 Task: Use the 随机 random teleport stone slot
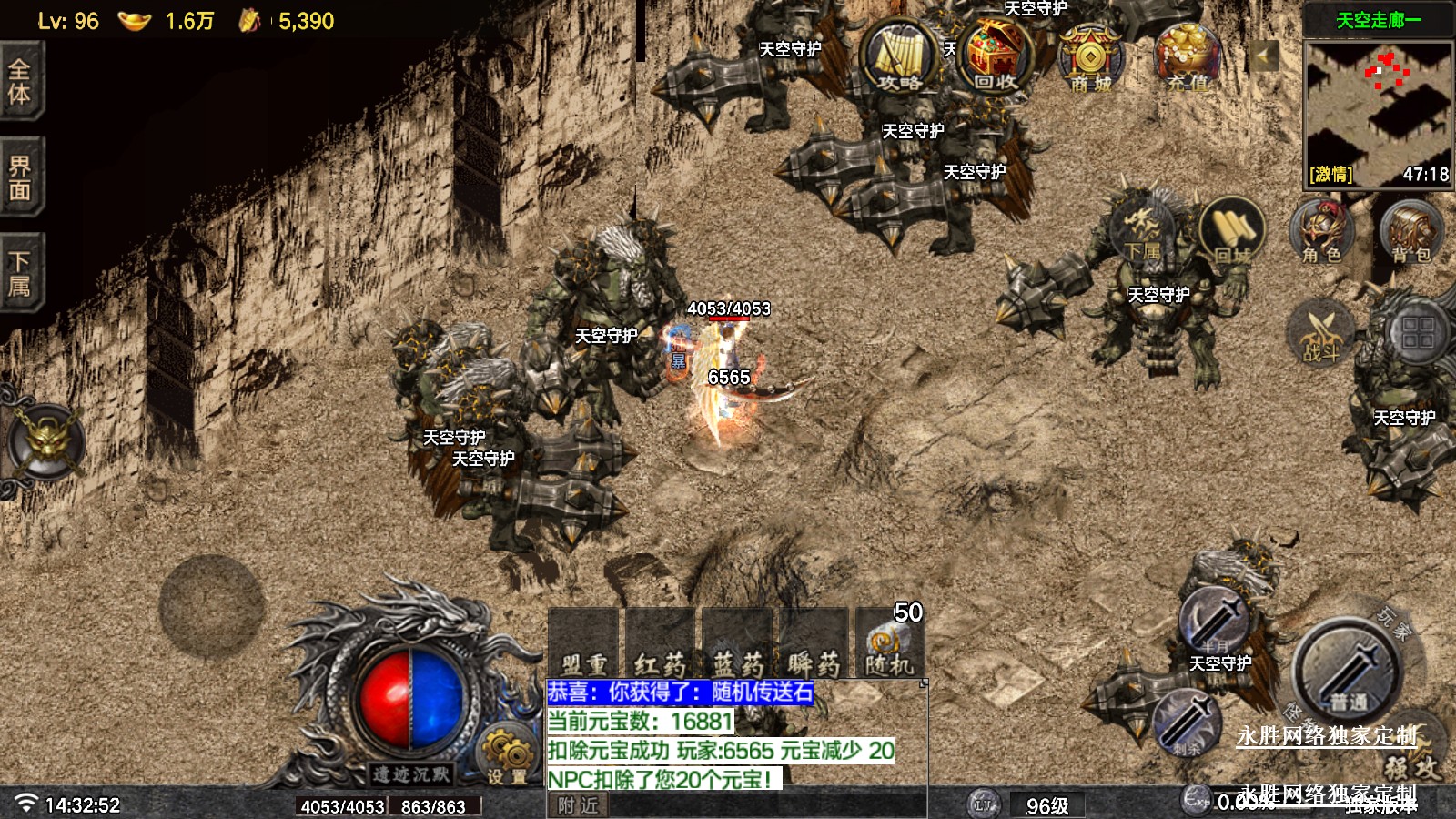point(889,645)
